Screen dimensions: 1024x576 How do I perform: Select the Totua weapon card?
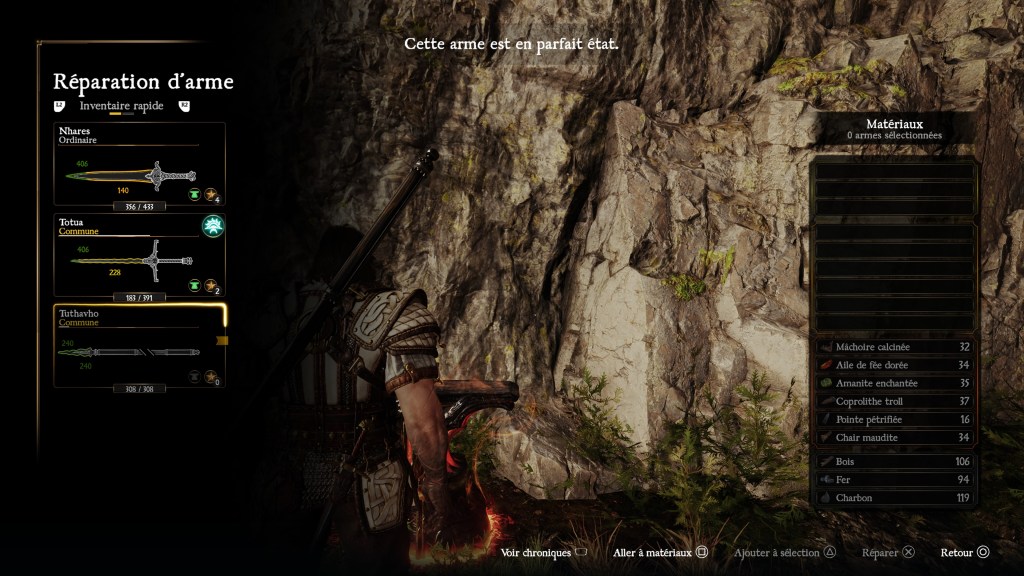140,255
